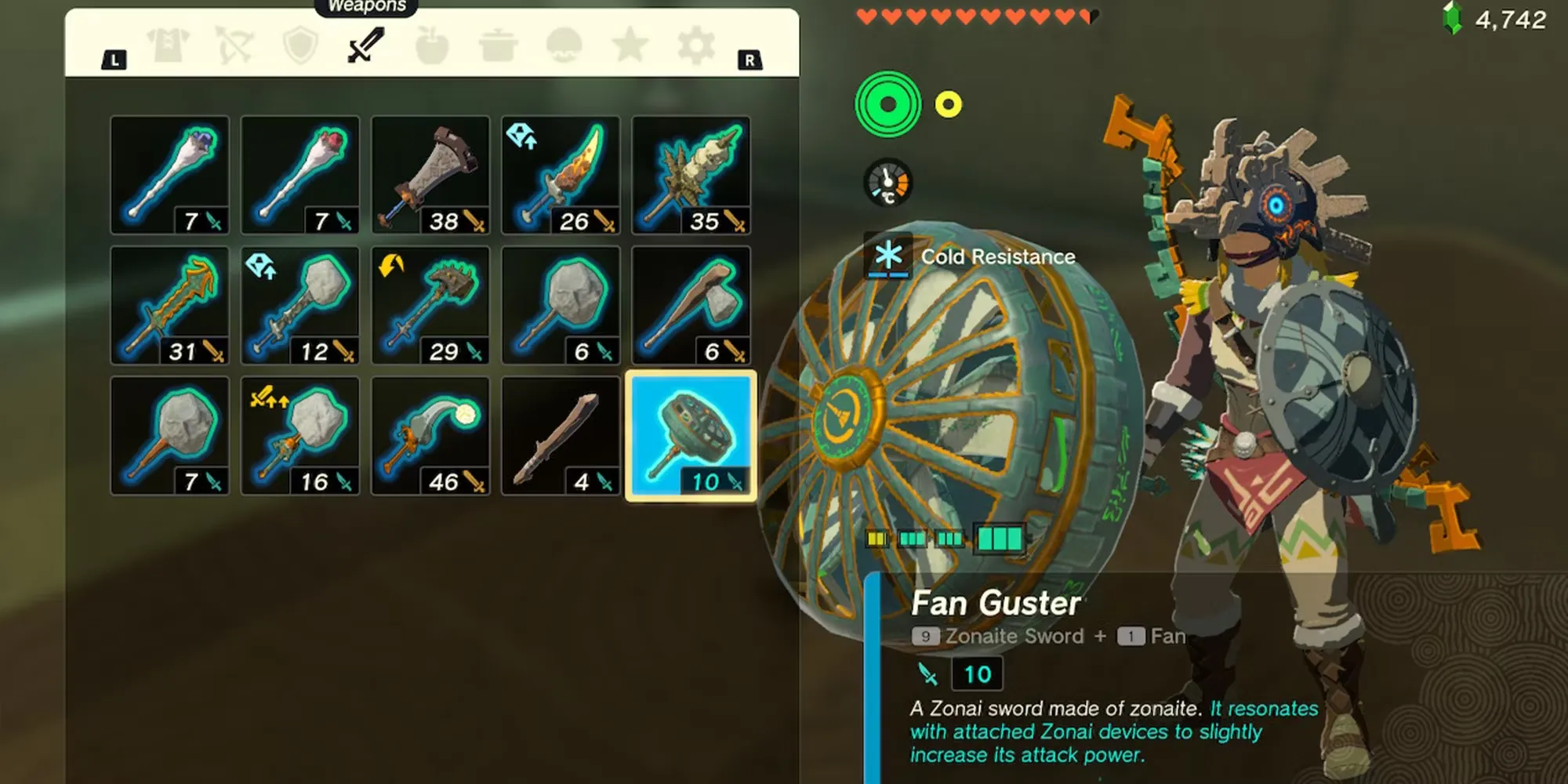Choose the red-tipped bone weapon
1568x784 pixels.
pyautogui.click(x=300, y=176)
